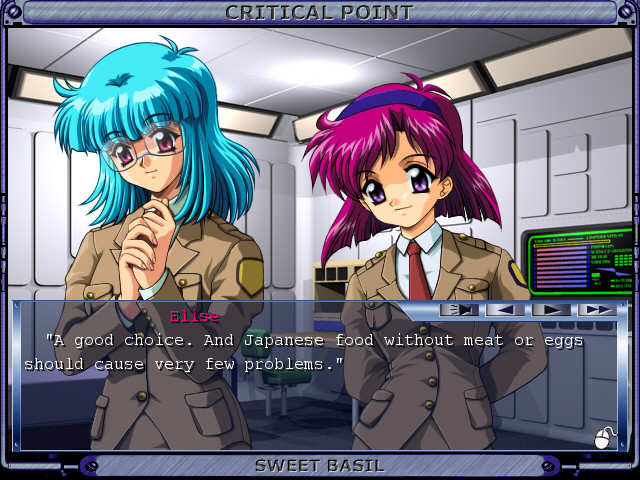This screenshot has height=480, width=640.
Task: Activate the leftmost auto-play arrow button
Action: pyautogui.click(x=460, y=310)
